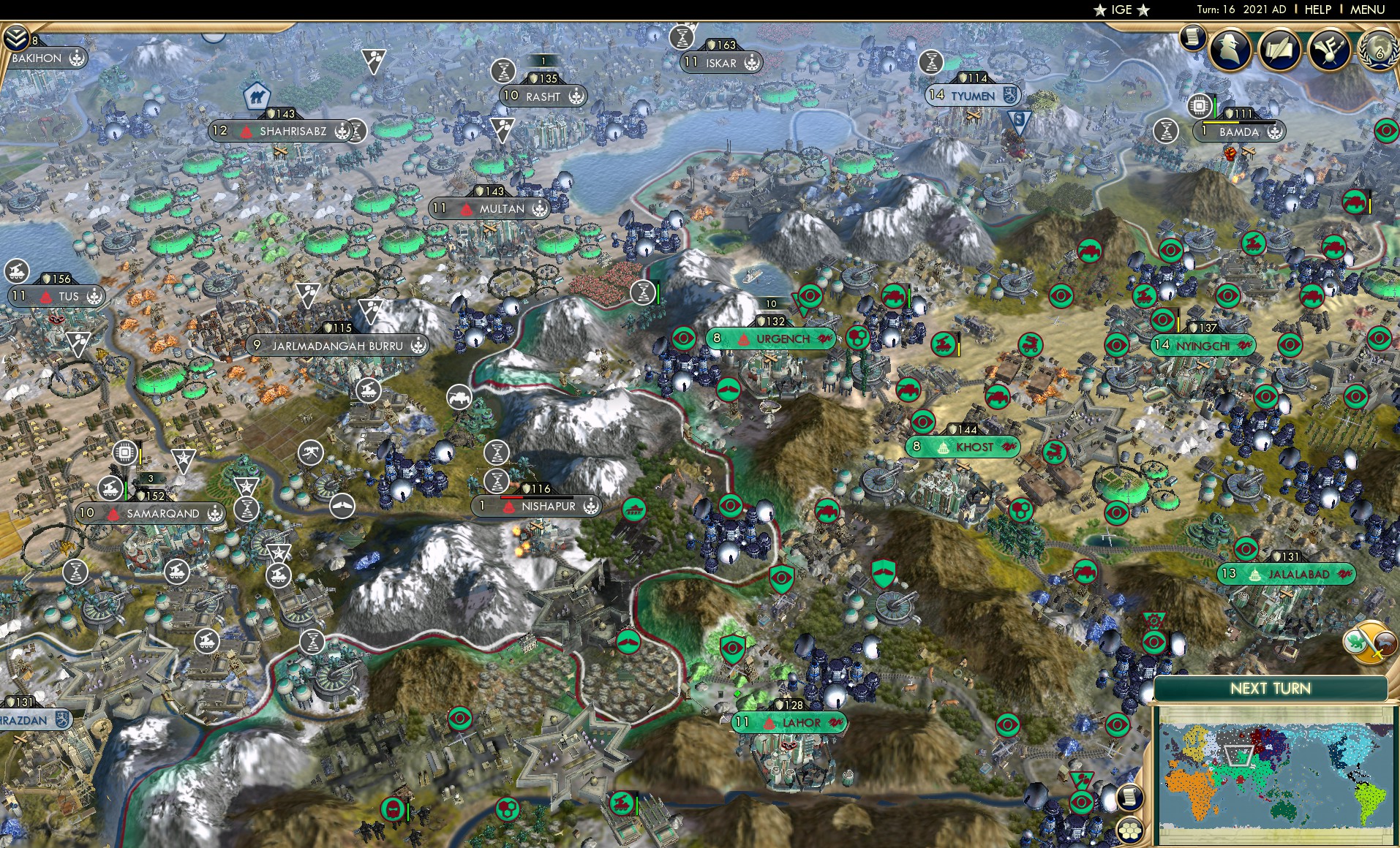The height and width of the screenshot is (848, 1400).
Task: Select the green eye recon icon near Khost
Action: (x=923, y=422)
